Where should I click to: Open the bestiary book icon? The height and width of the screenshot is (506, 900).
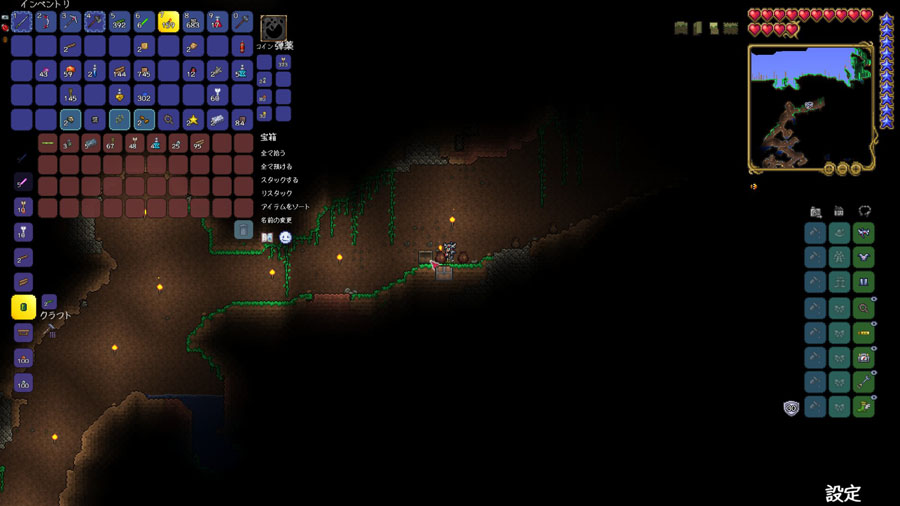click(267, 237)
